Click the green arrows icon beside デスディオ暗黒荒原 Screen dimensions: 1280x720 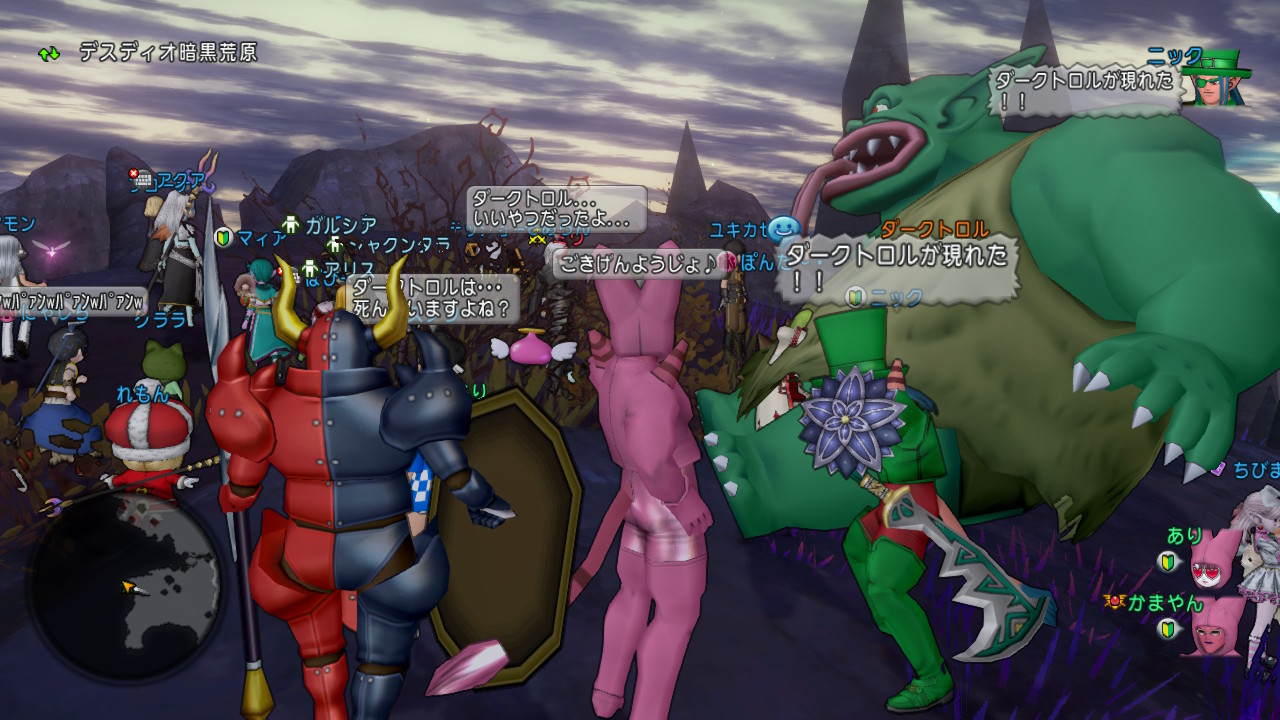click(49, 53)
